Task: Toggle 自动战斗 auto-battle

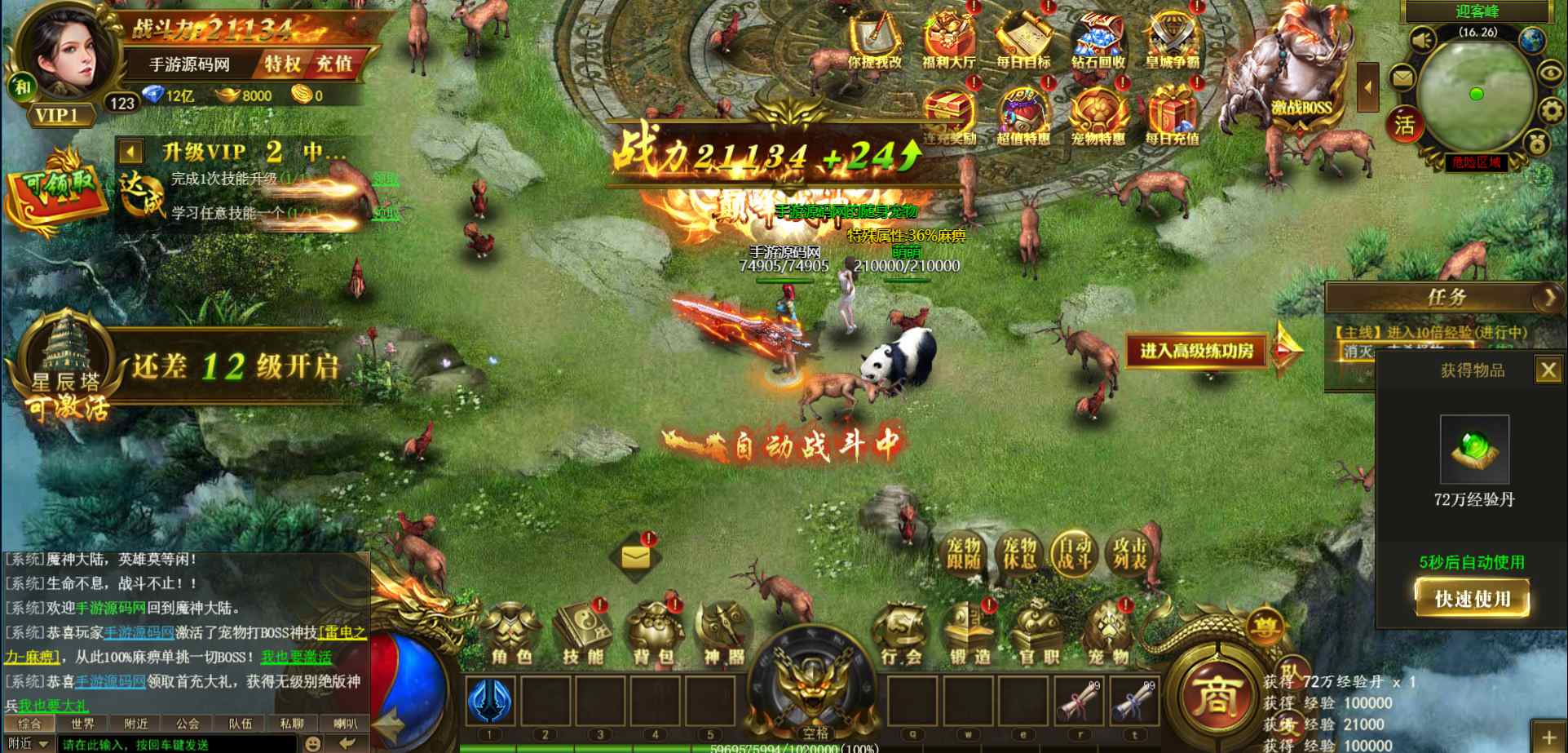Action: coord(1075,554)
